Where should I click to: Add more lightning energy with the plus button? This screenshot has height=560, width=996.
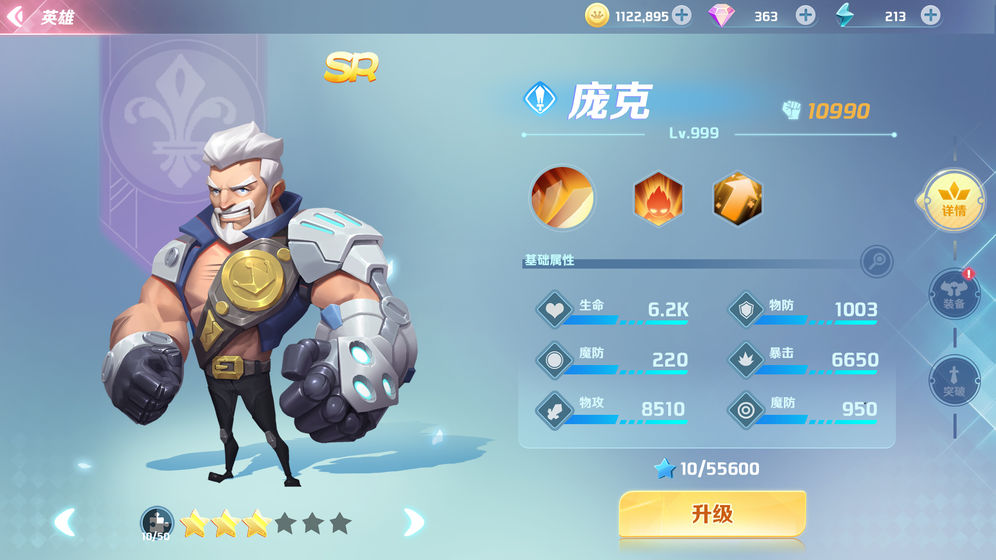point(930,15)
